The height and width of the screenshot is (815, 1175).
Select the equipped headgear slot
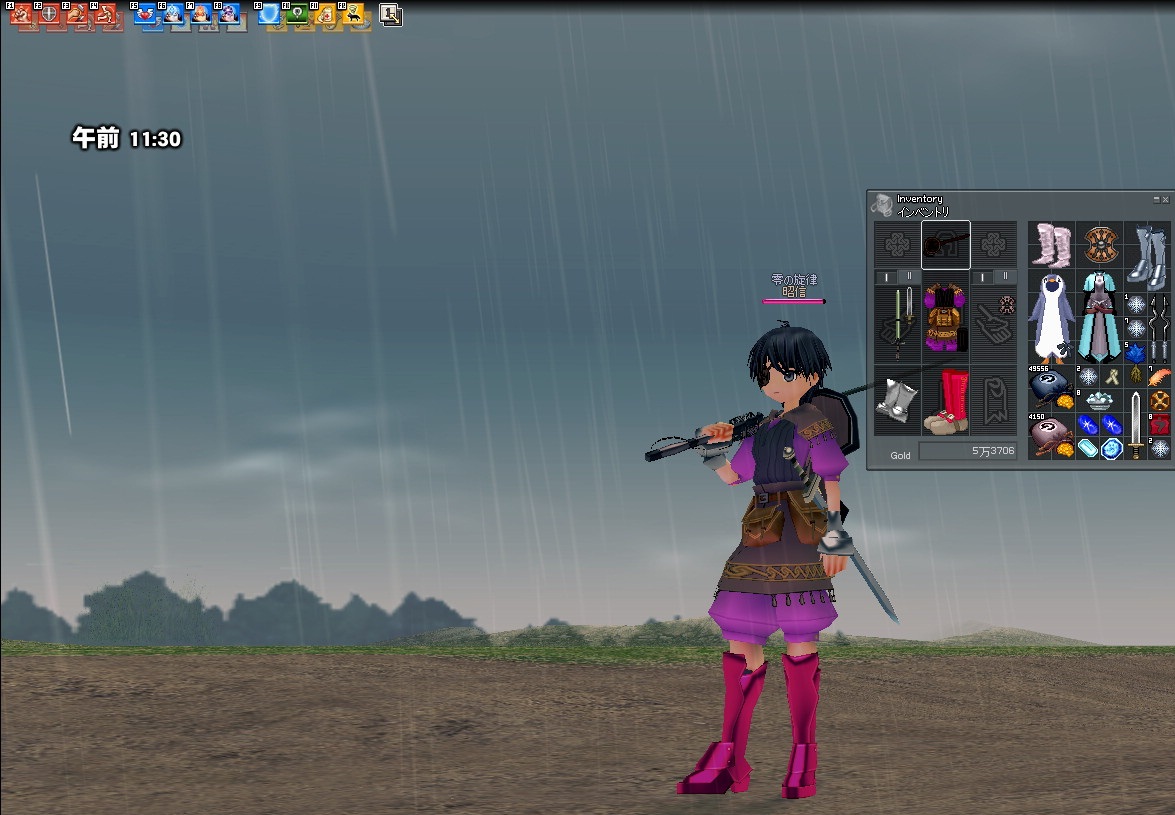945,245
